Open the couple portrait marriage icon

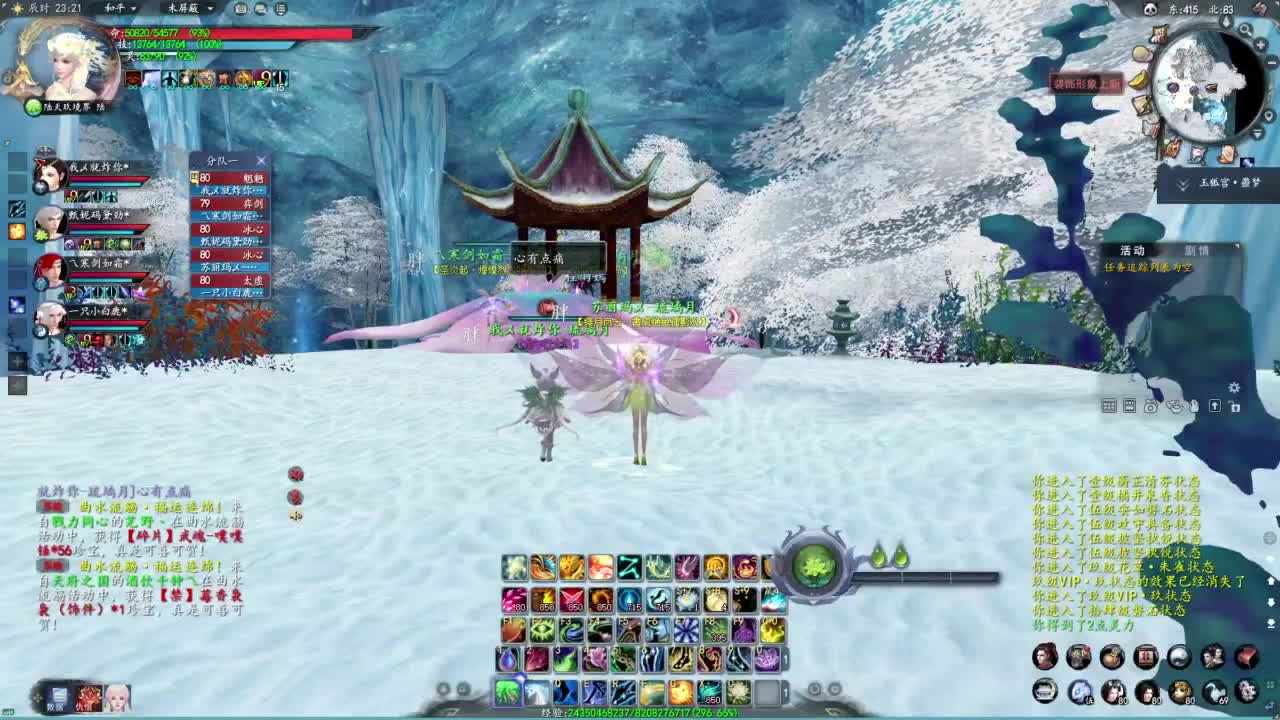[x=1211, y=655]
